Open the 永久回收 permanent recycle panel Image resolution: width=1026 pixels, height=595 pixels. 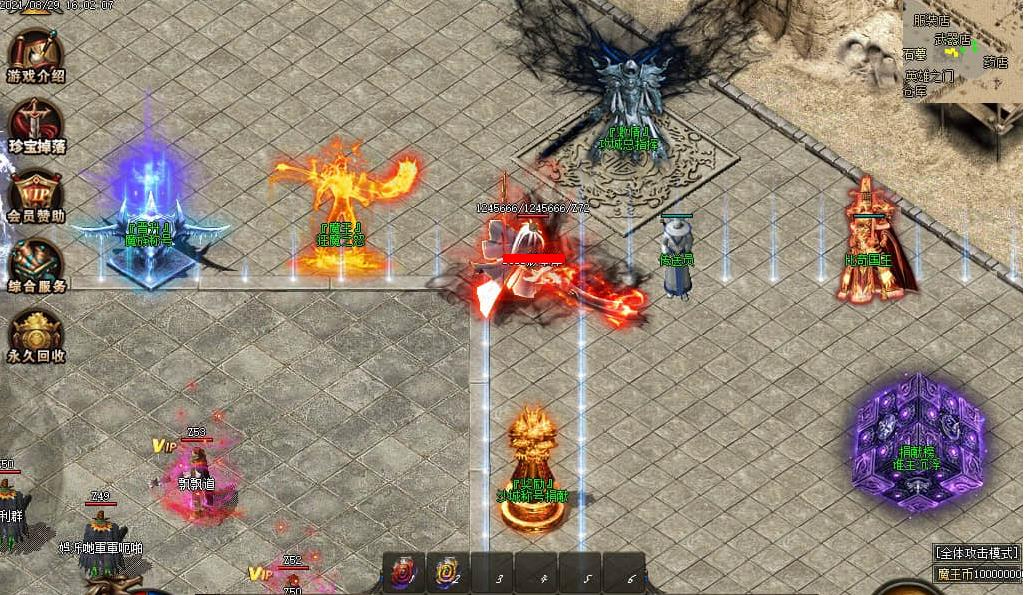pyautogui.click(x=36, y=334)
